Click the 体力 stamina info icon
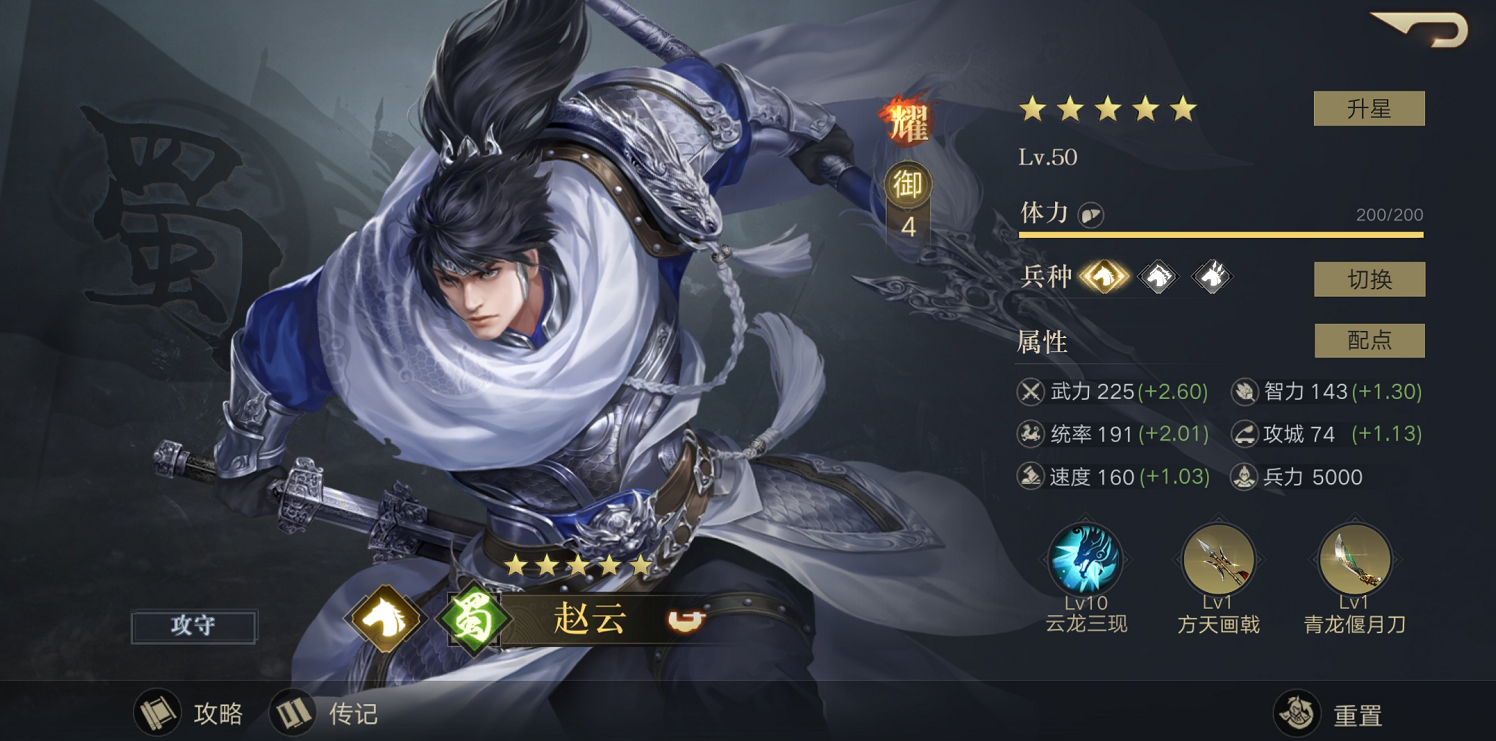This screenshot has width=1496, height=741. pyautogui.click(x=1091, y=215)
